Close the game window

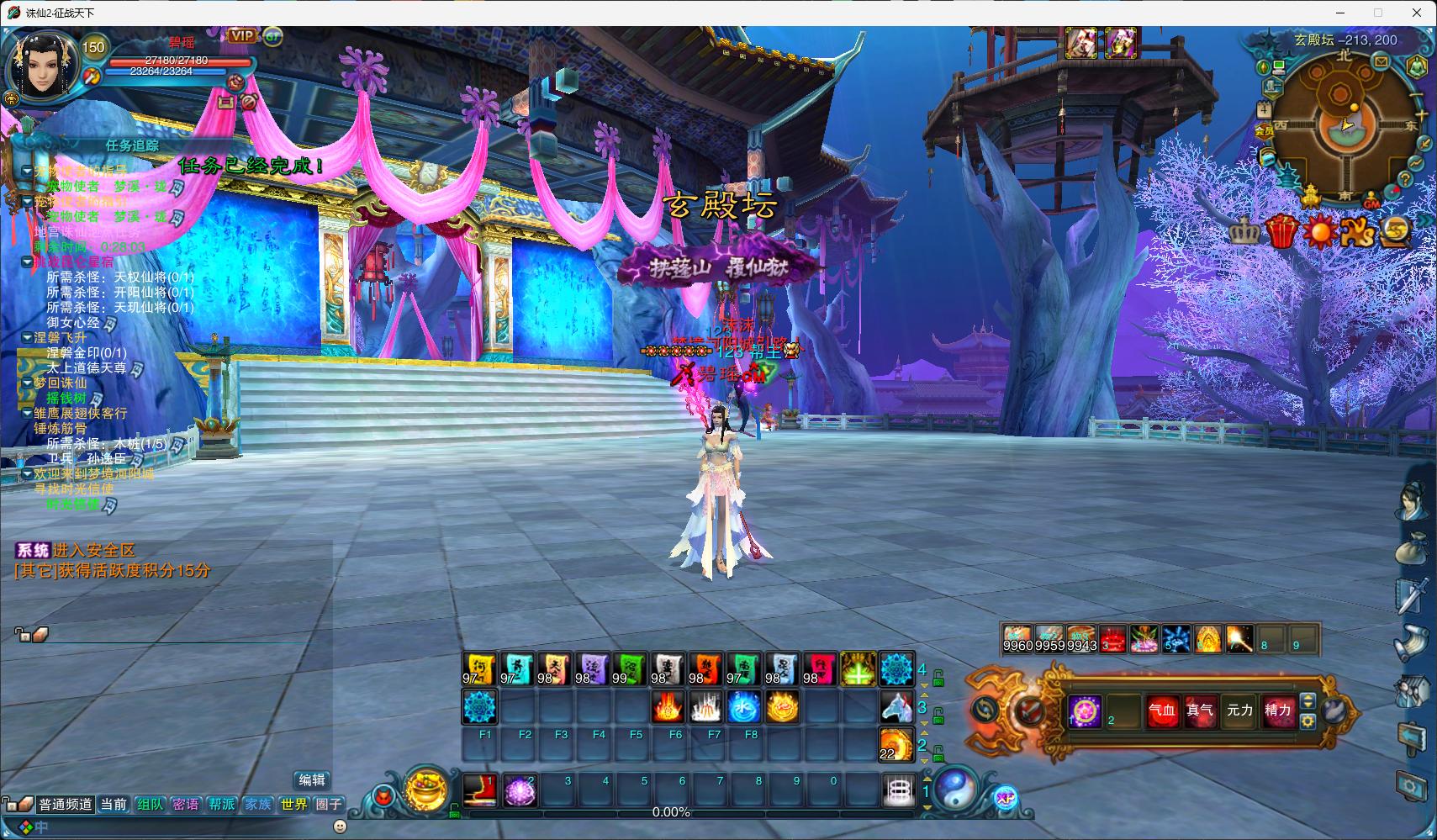point(1417,13)
